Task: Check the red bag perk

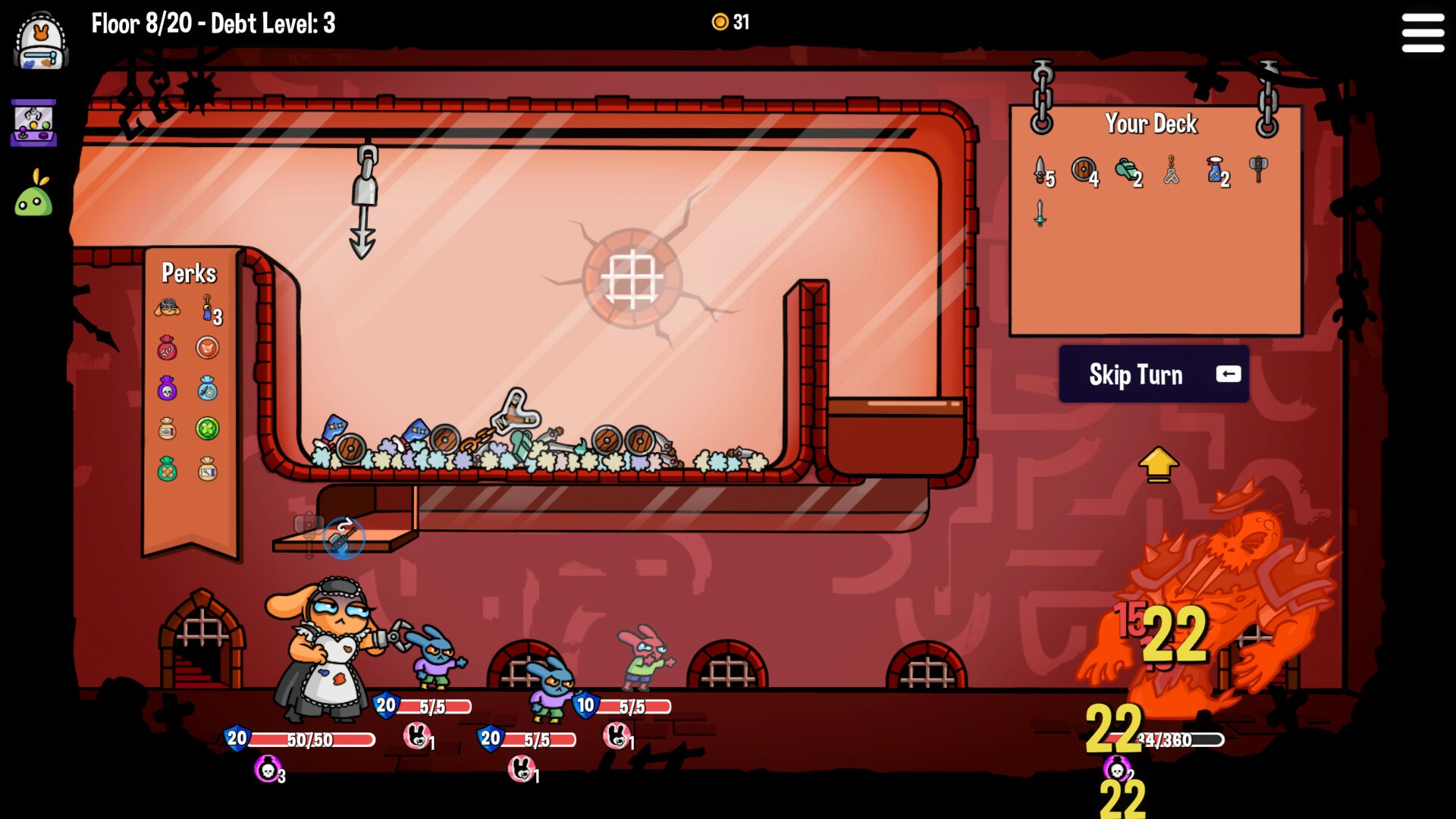Action: 168,348
